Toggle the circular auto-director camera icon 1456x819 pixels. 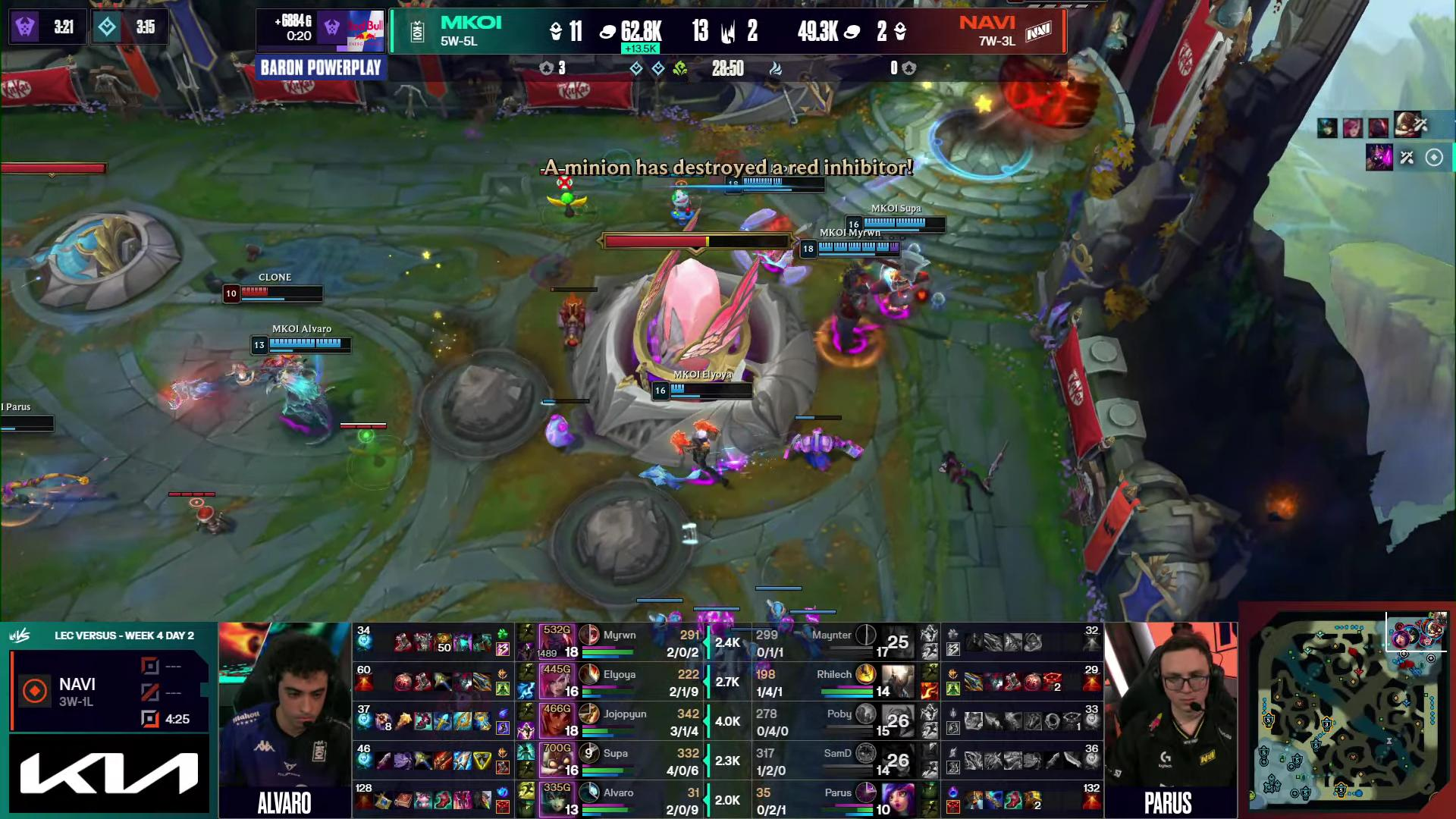[1434, 158]
